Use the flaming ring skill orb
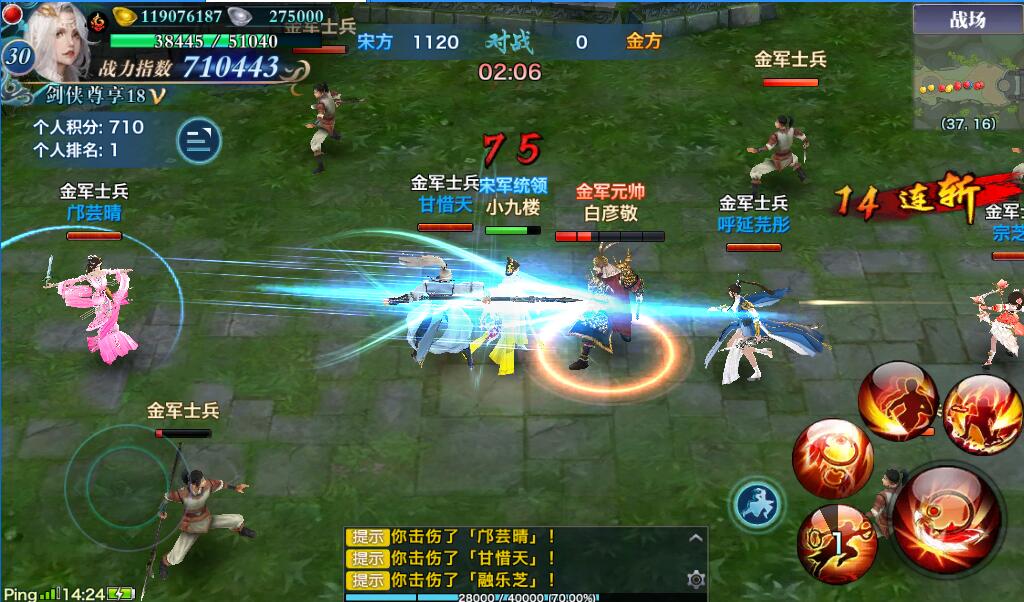 [x=832, y=459]
